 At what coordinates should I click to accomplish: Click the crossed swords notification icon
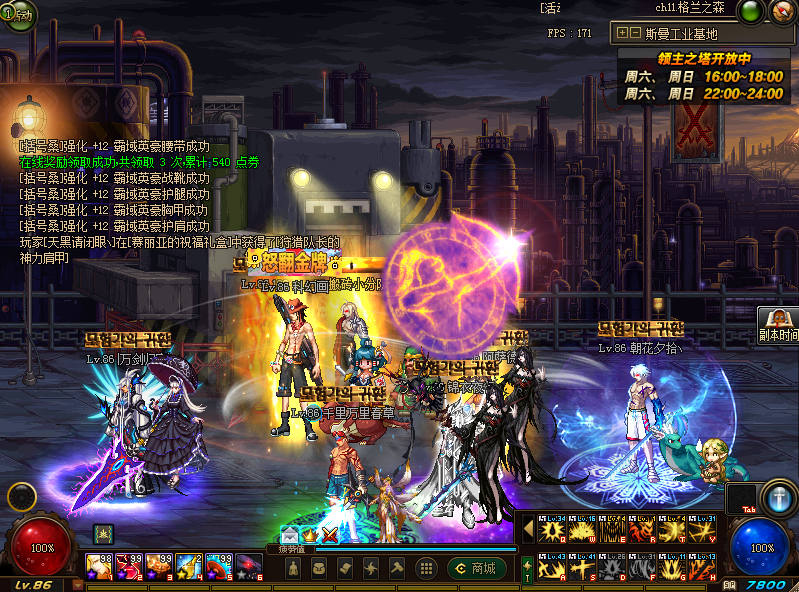click(328, 536)
